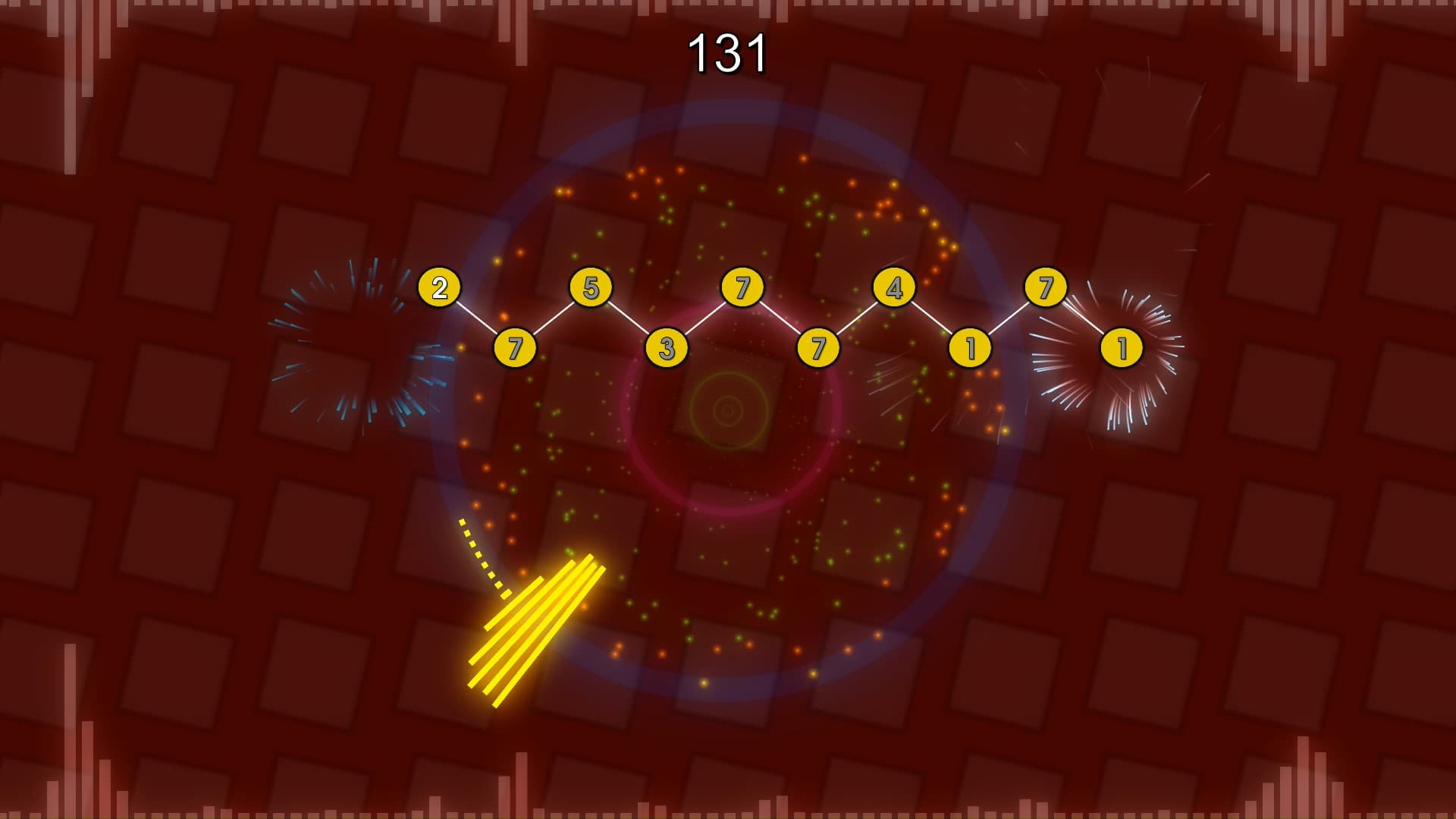1456x819 pixels.
Task: Click the node numbered 1 below the 4
Action: [x=970, y=349]
